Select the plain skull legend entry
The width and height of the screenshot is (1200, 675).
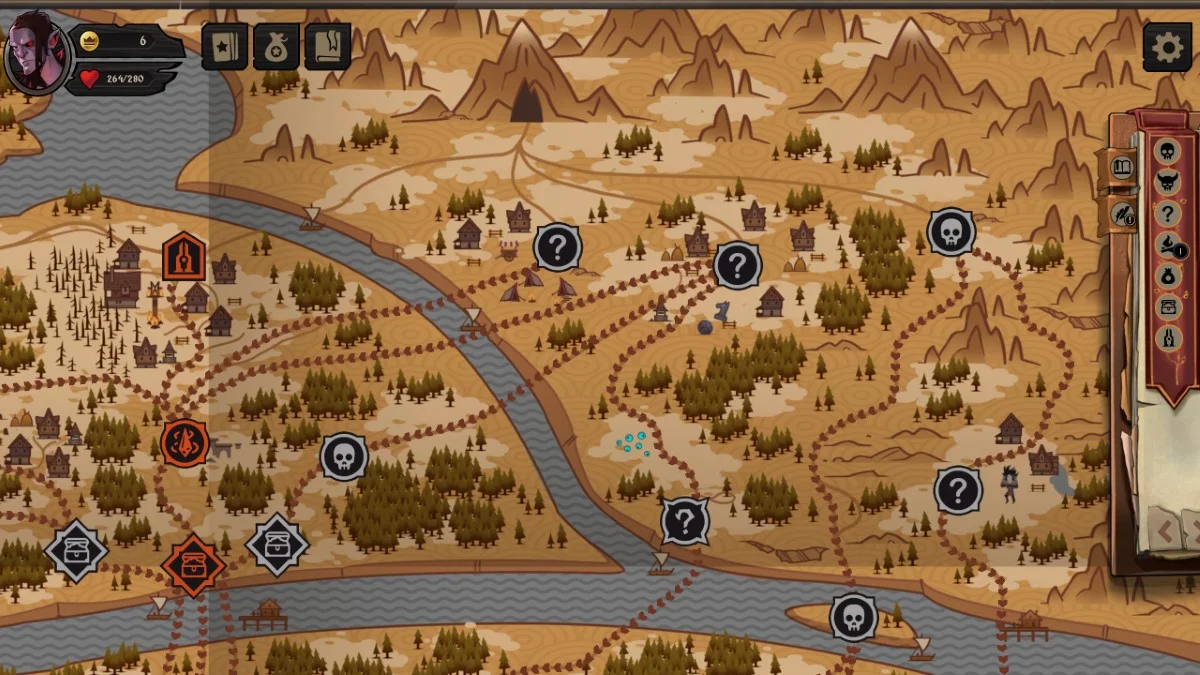click(1167, 152)
